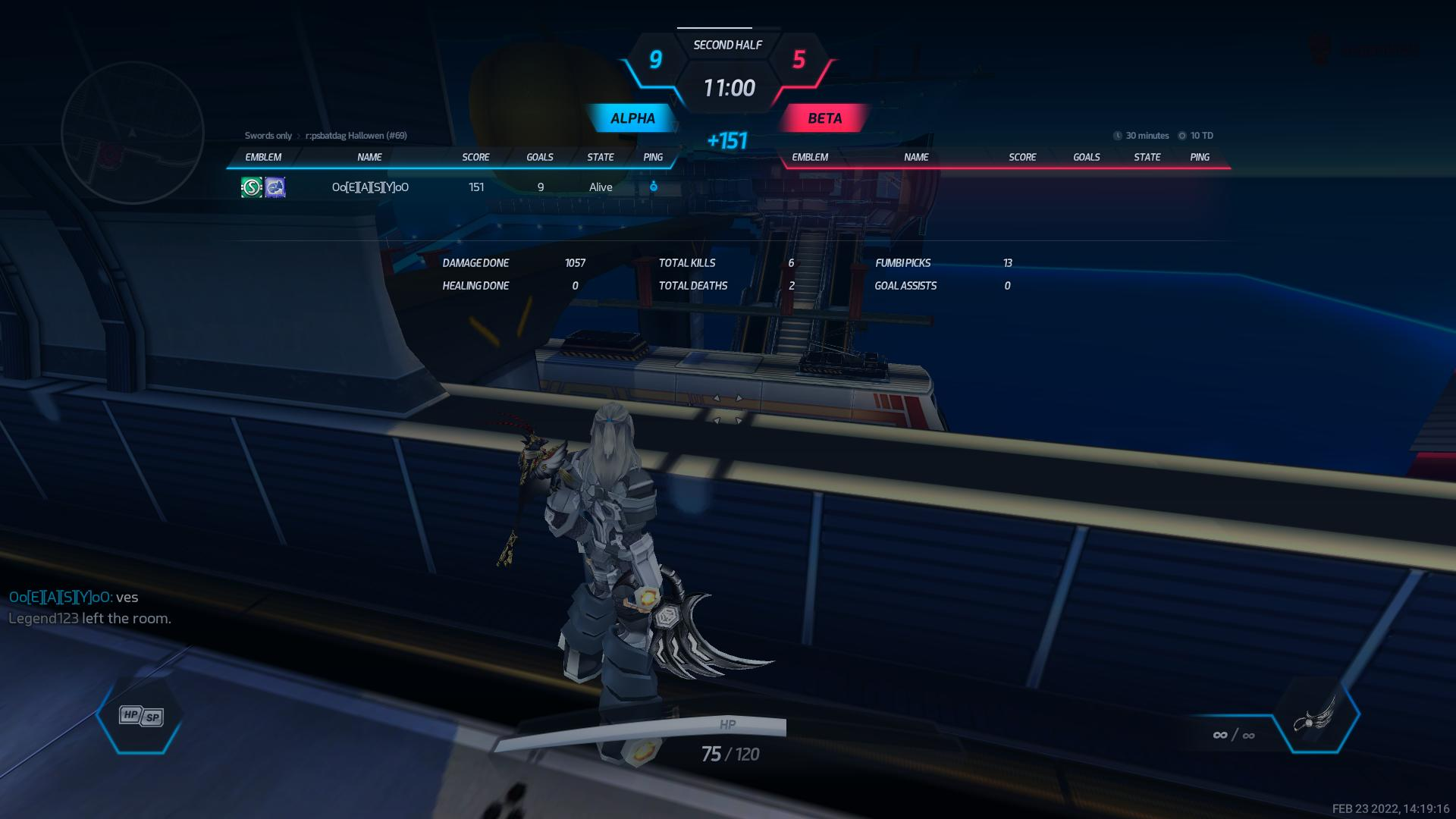Click the Alpha PING column header

(653, 157)
